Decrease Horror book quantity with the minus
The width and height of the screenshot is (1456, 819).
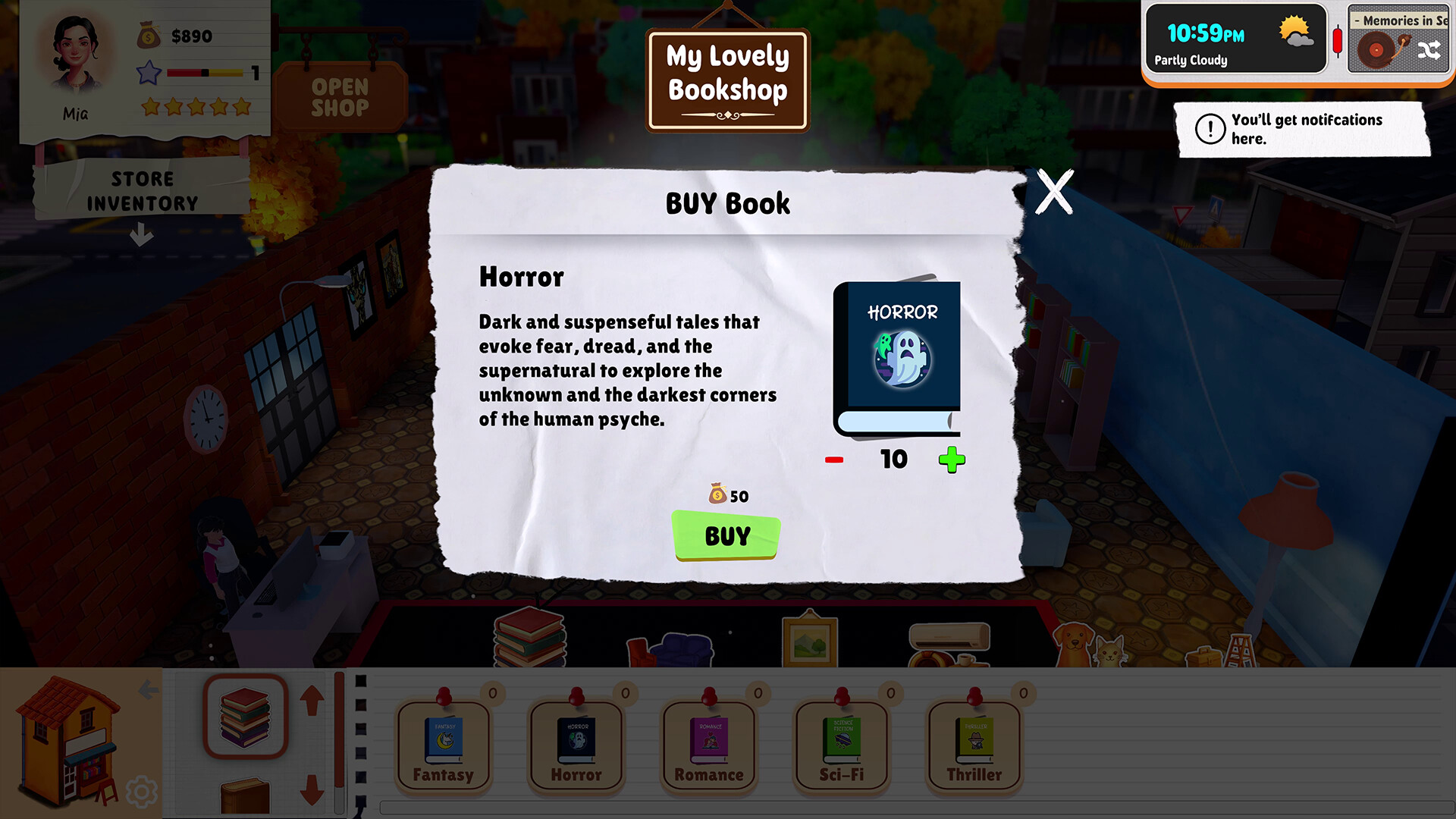834,458
